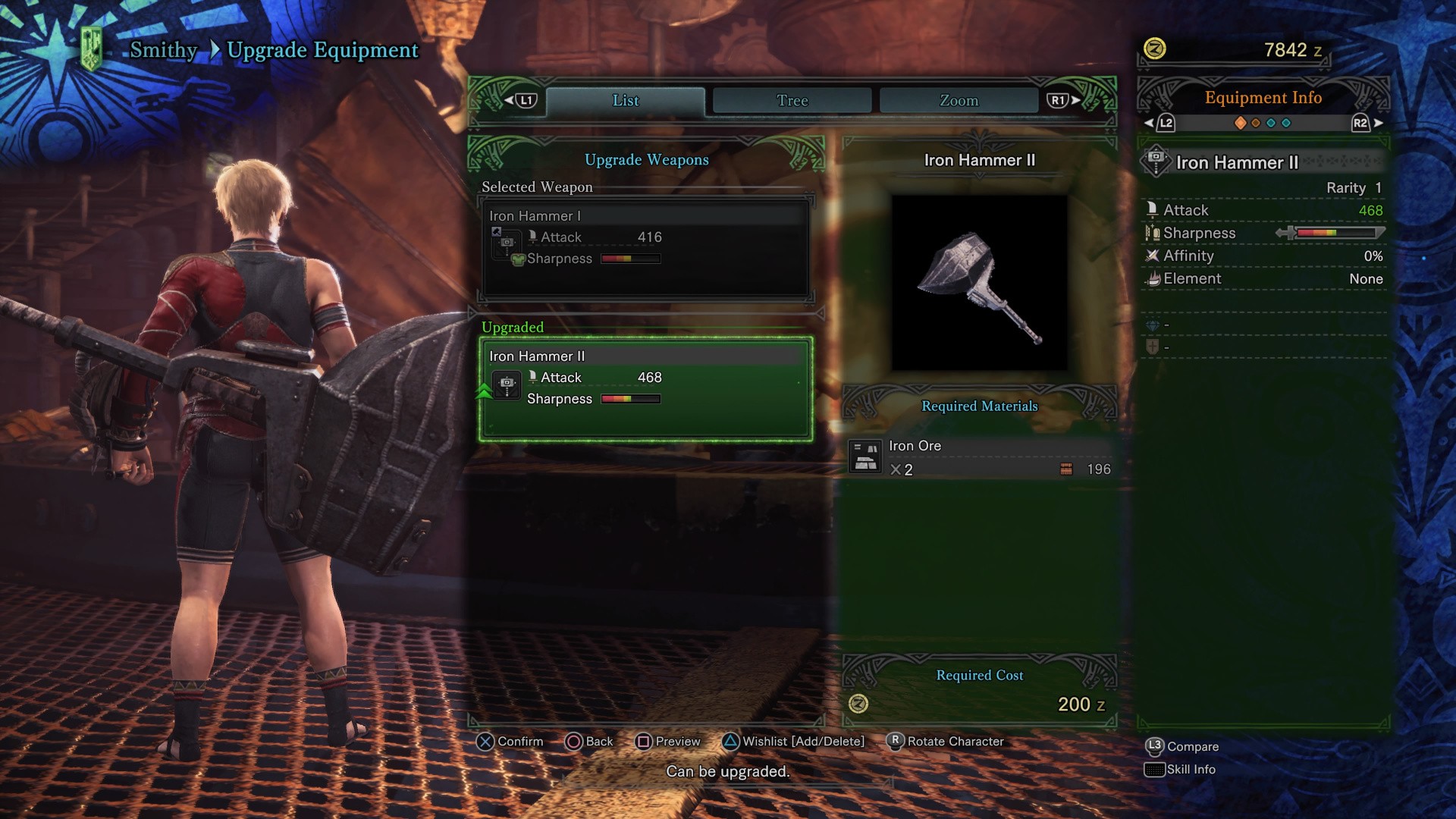
Task: Click the Sharpness gauge bar
Action: pos(1339,233)
